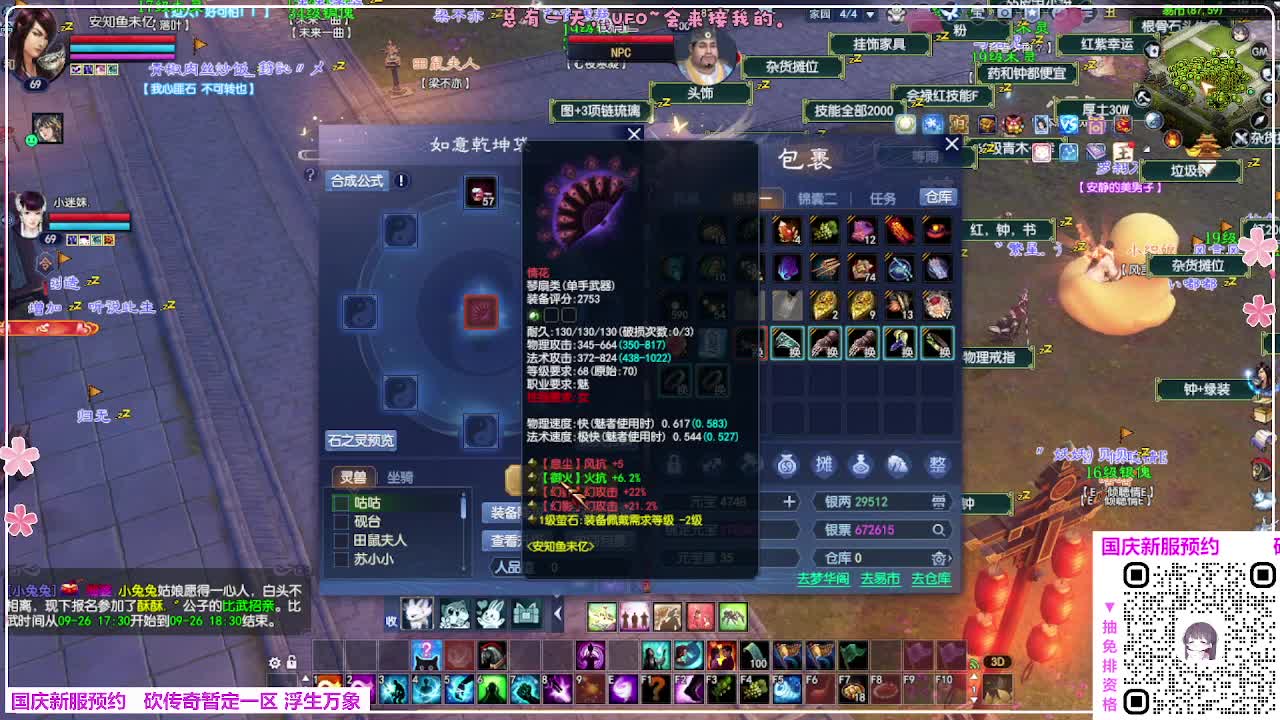
Task: Switch to the 锦囊二 bag tab
Action: pyautogui.click(x=820, y=196)
